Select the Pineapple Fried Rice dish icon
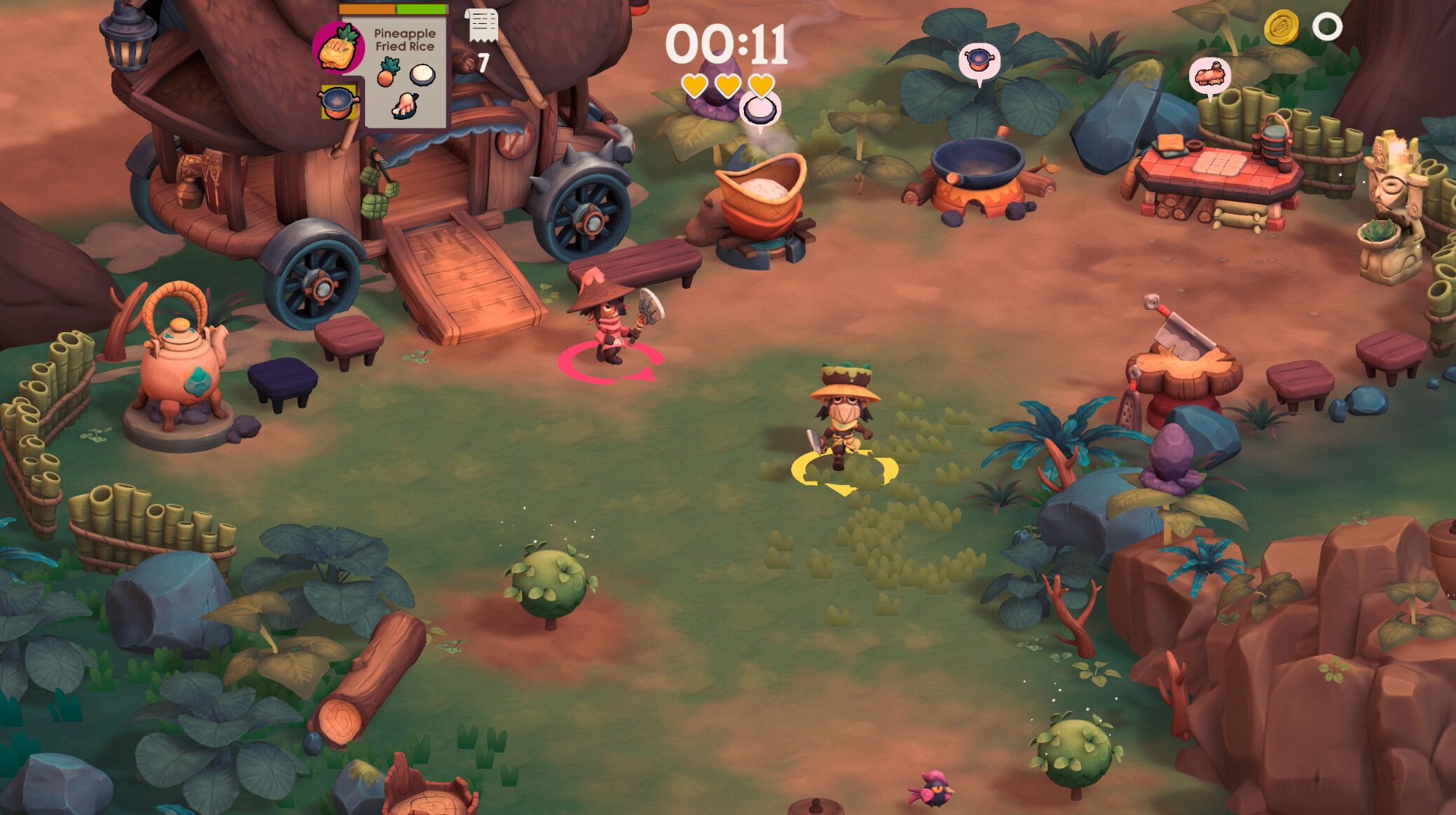 338,47
